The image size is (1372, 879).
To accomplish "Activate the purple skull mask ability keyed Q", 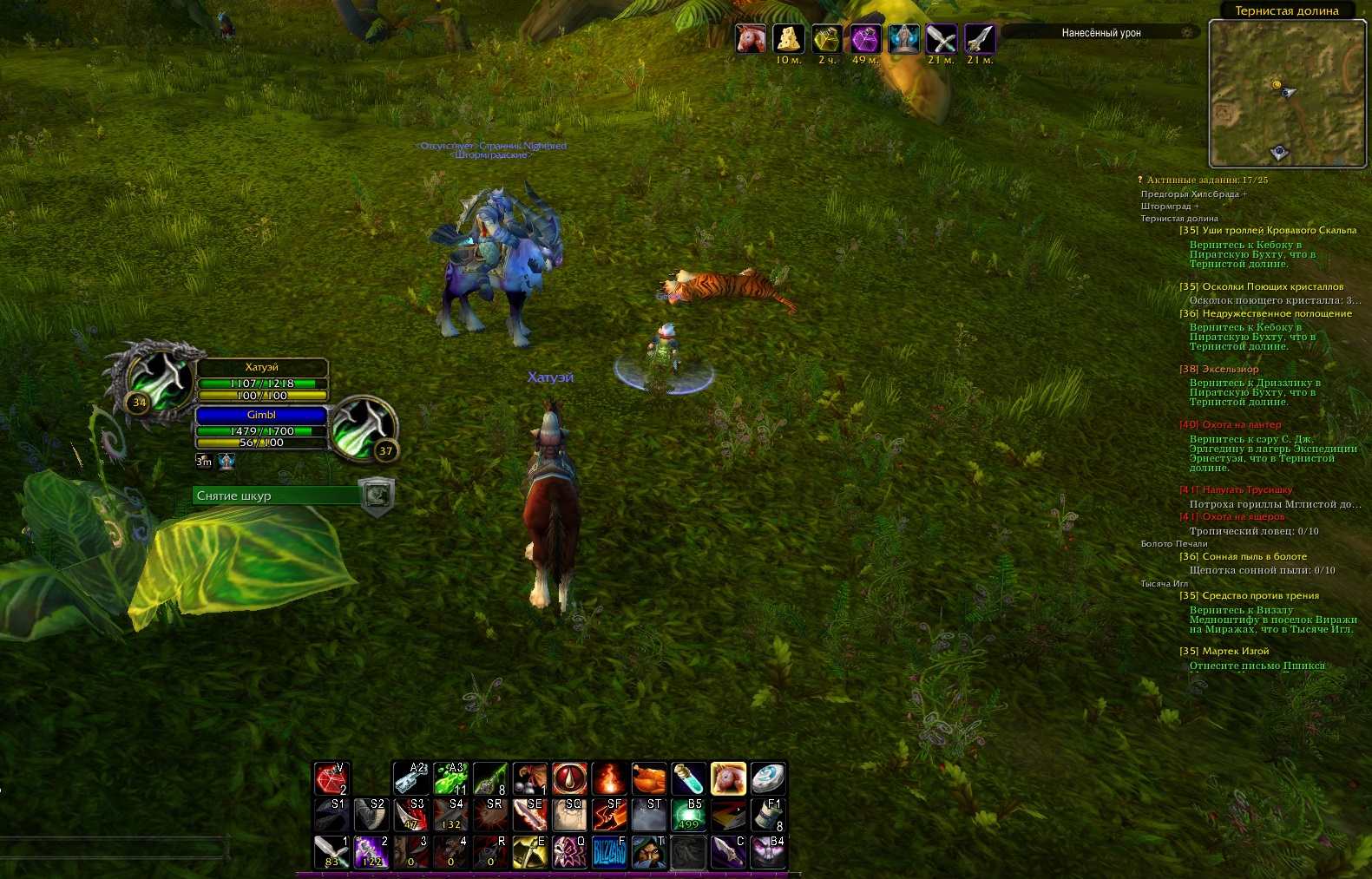I will (x=569, y=853).
